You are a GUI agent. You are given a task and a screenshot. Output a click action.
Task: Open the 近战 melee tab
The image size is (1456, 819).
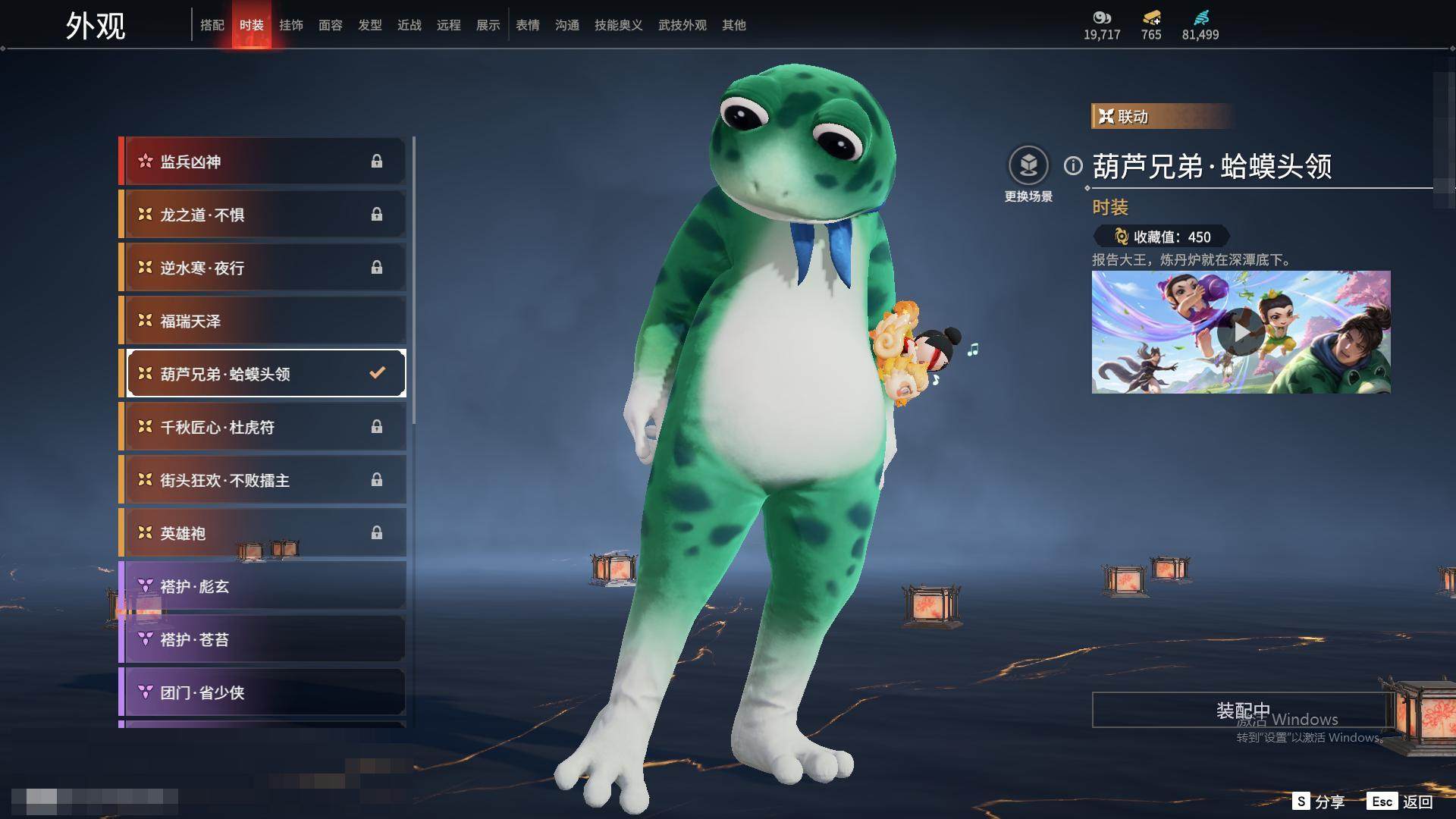pos(409,25)
